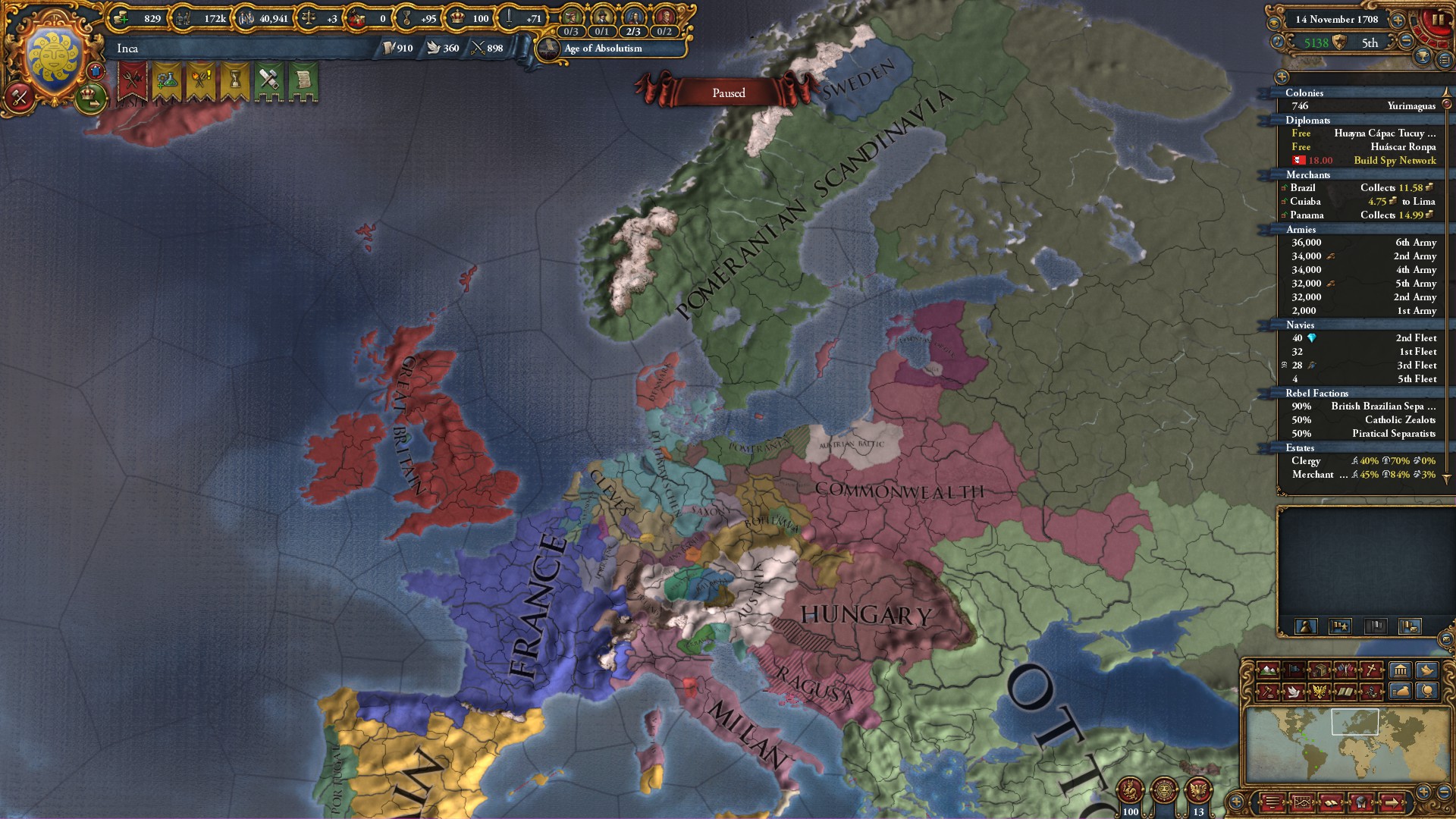1456x819 pixels.
Task: Unpause the game with the pause button
Action: coord(1439,20)
